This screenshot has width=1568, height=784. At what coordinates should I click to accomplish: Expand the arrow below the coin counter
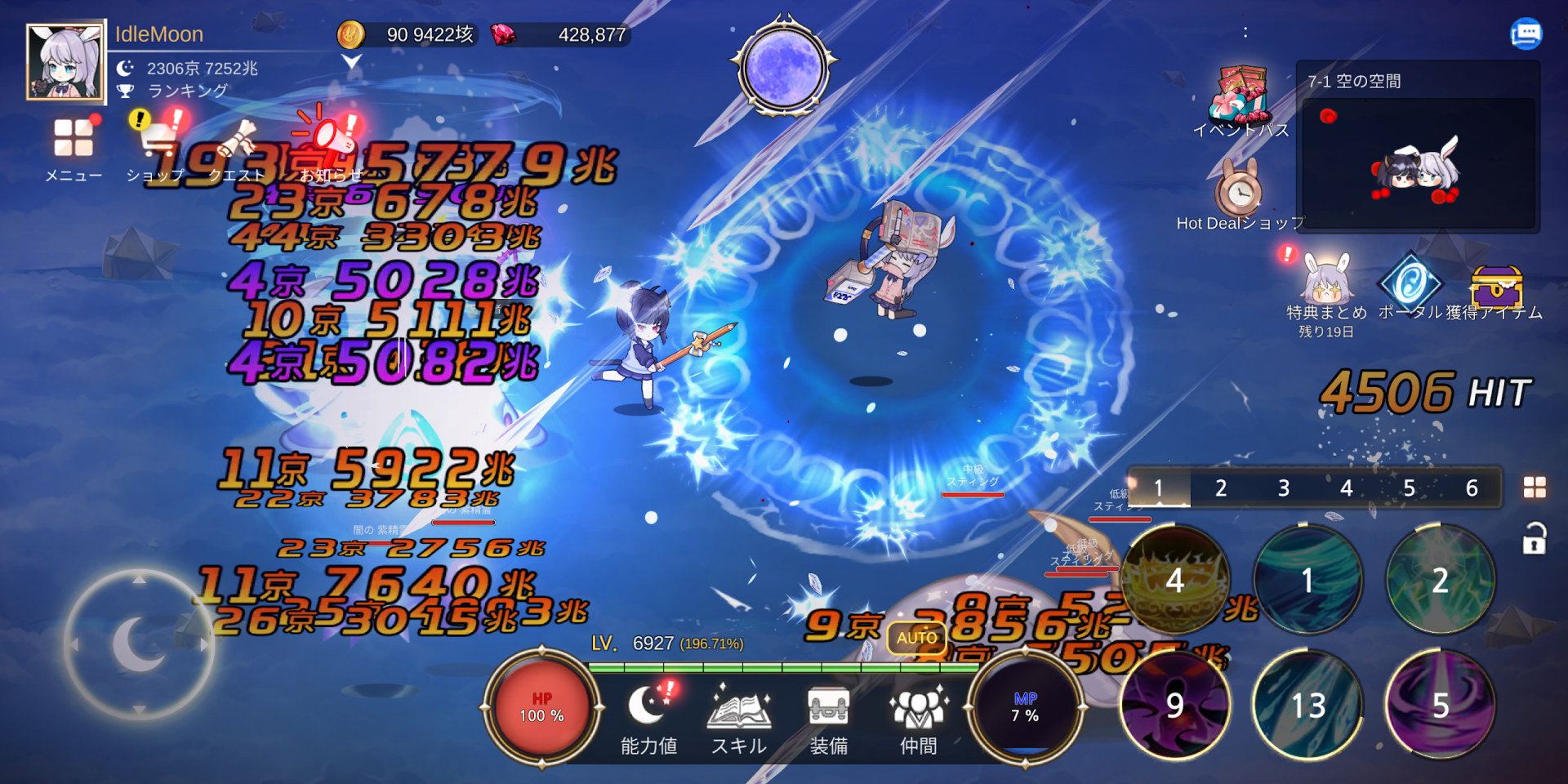[x=350, y=59]
